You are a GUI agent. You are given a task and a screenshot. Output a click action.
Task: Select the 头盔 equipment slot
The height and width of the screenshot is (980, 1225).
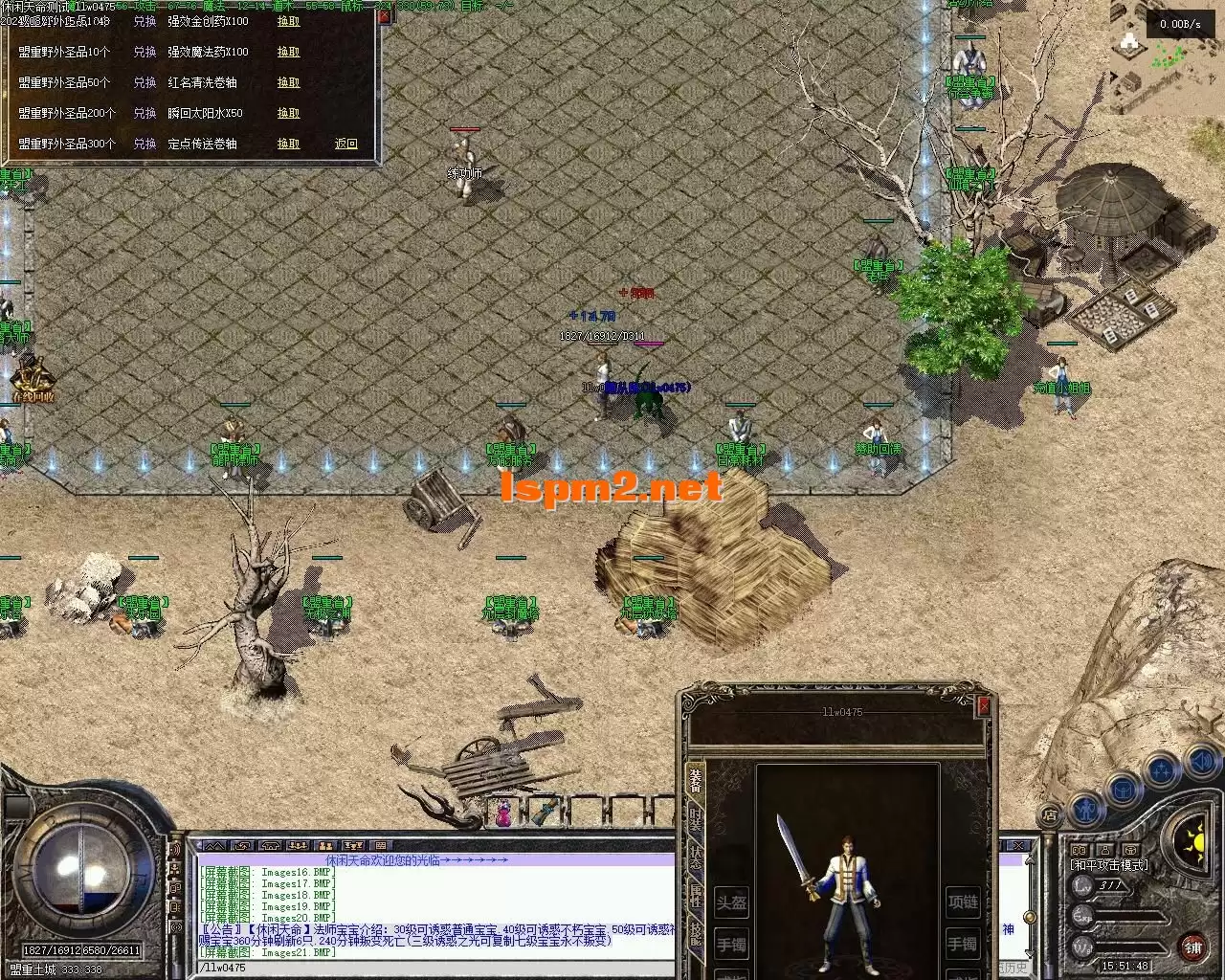pos(732,902)
